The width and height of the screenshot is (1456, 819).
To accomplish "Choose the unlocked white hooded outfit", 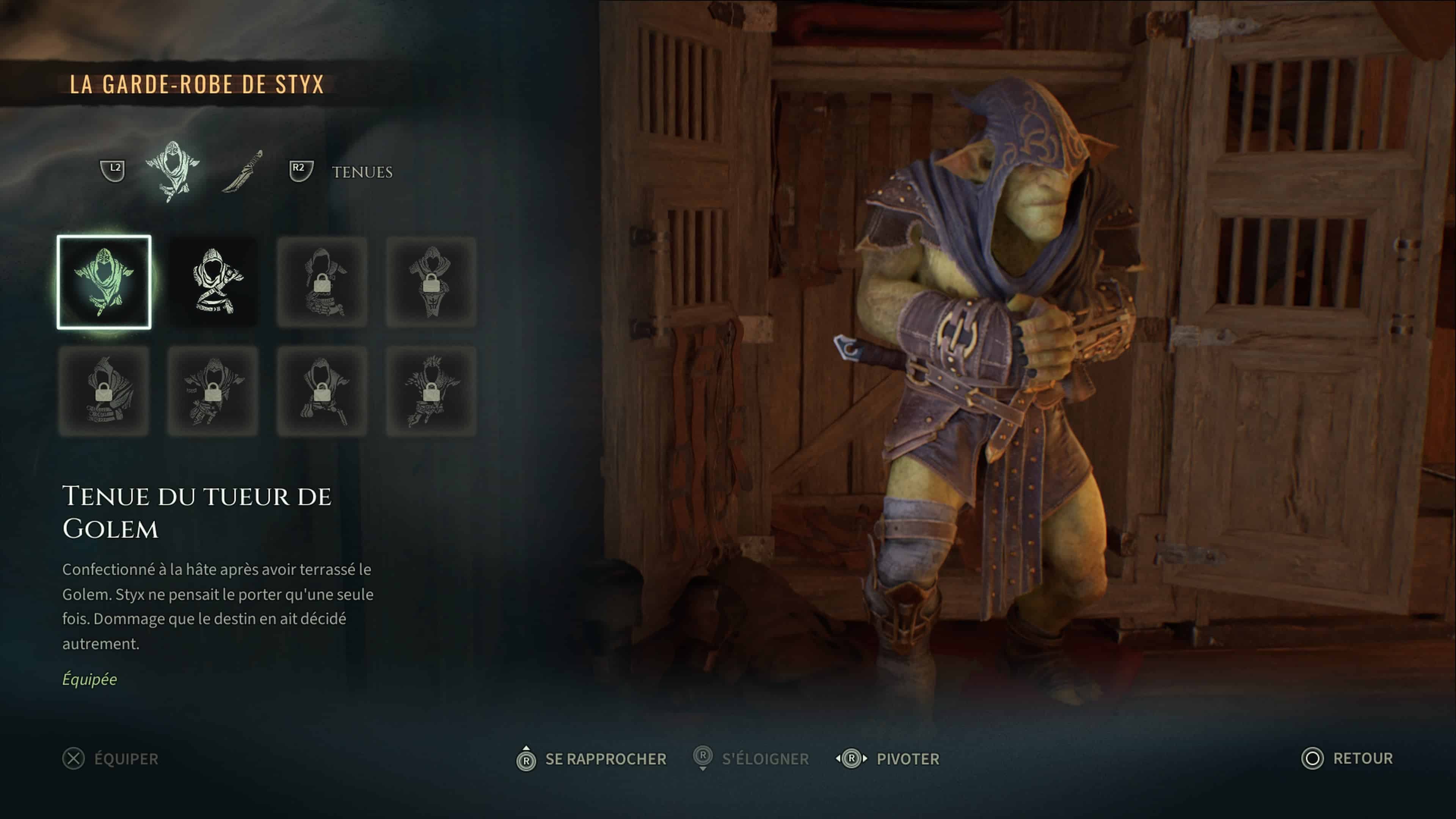I will tap(213, 281).
